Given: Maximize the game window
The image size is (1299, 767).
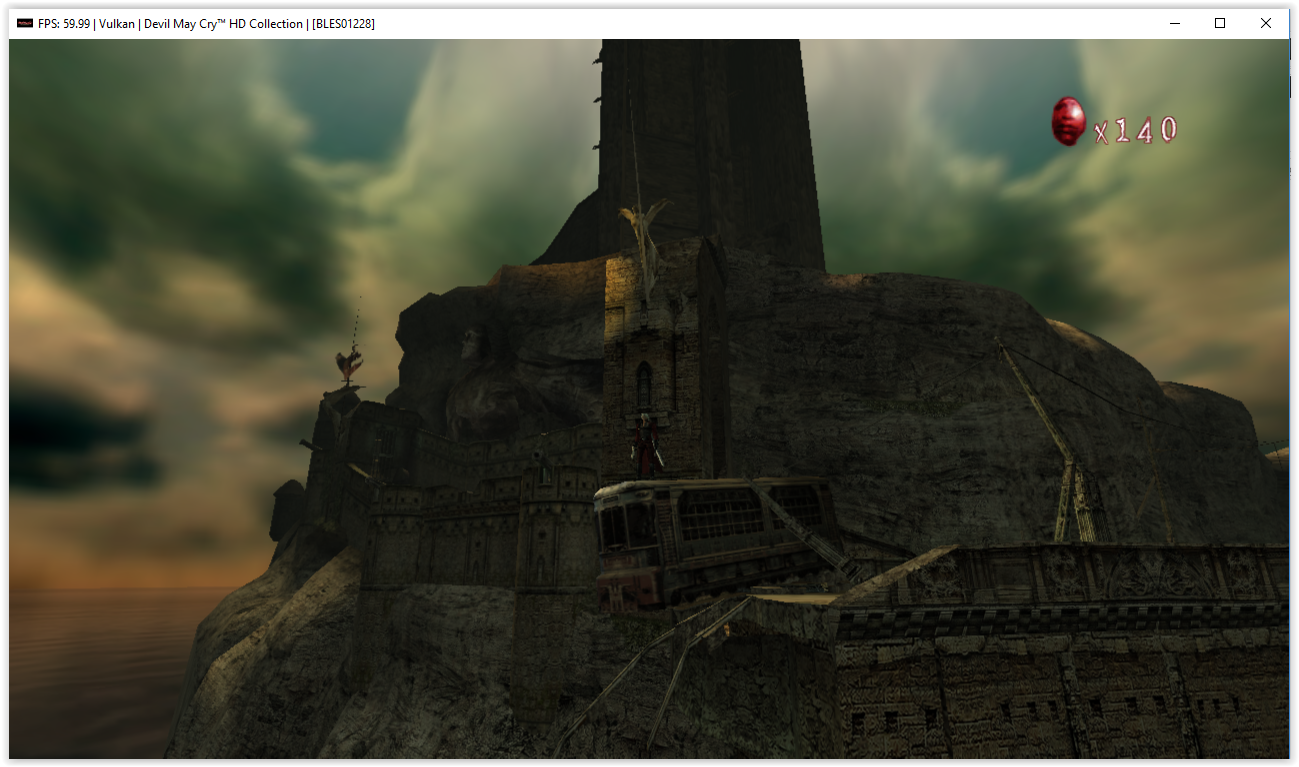Looking at the screenshot, I should point(1219,23).
